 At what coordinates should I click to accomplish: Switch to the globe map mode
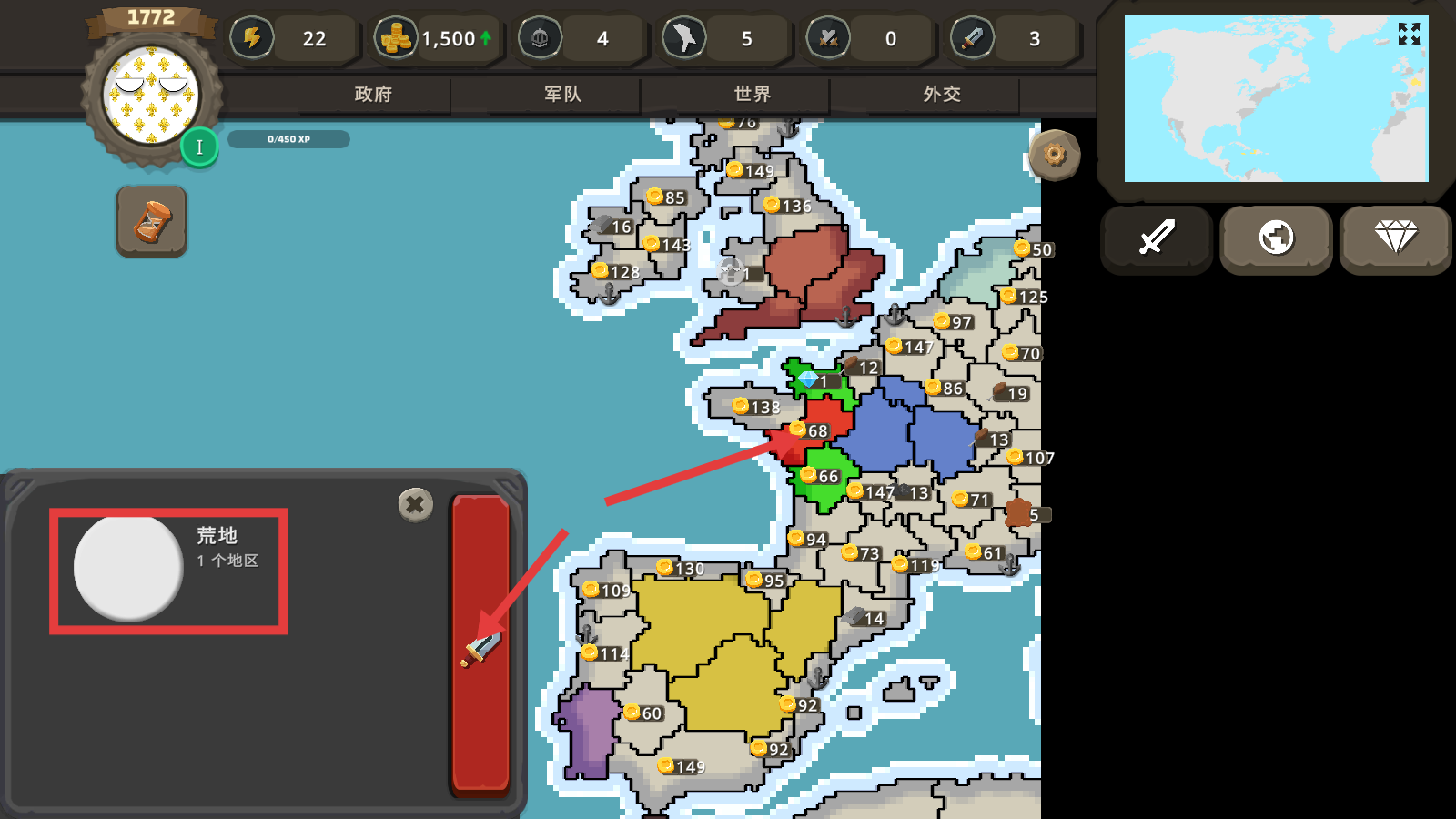click(x=1276, y=238)
